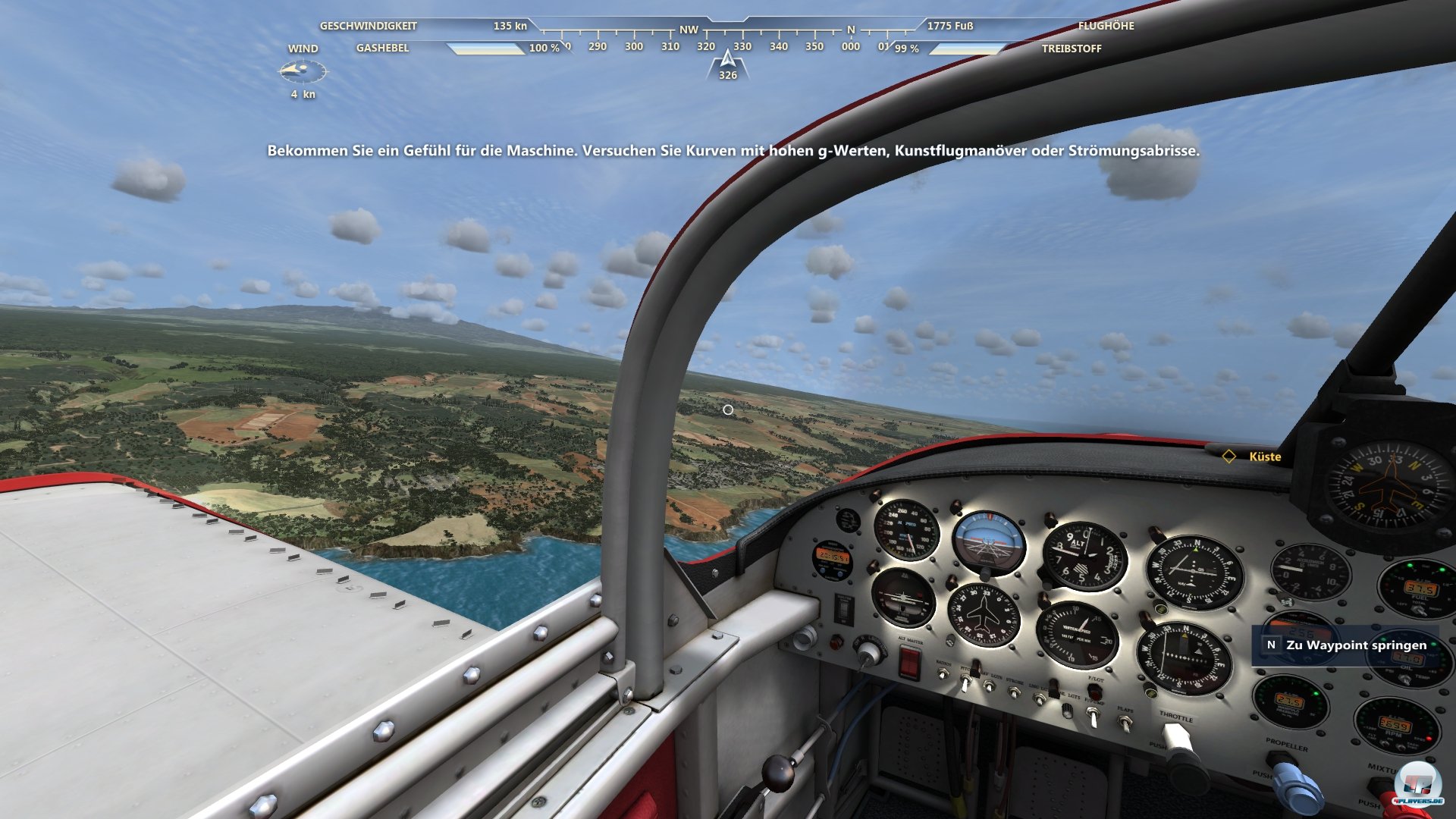This screenshot has height=819, width=1456.
Task: Click the 4Players.de watermark logo
Action: click(1417, 786)
